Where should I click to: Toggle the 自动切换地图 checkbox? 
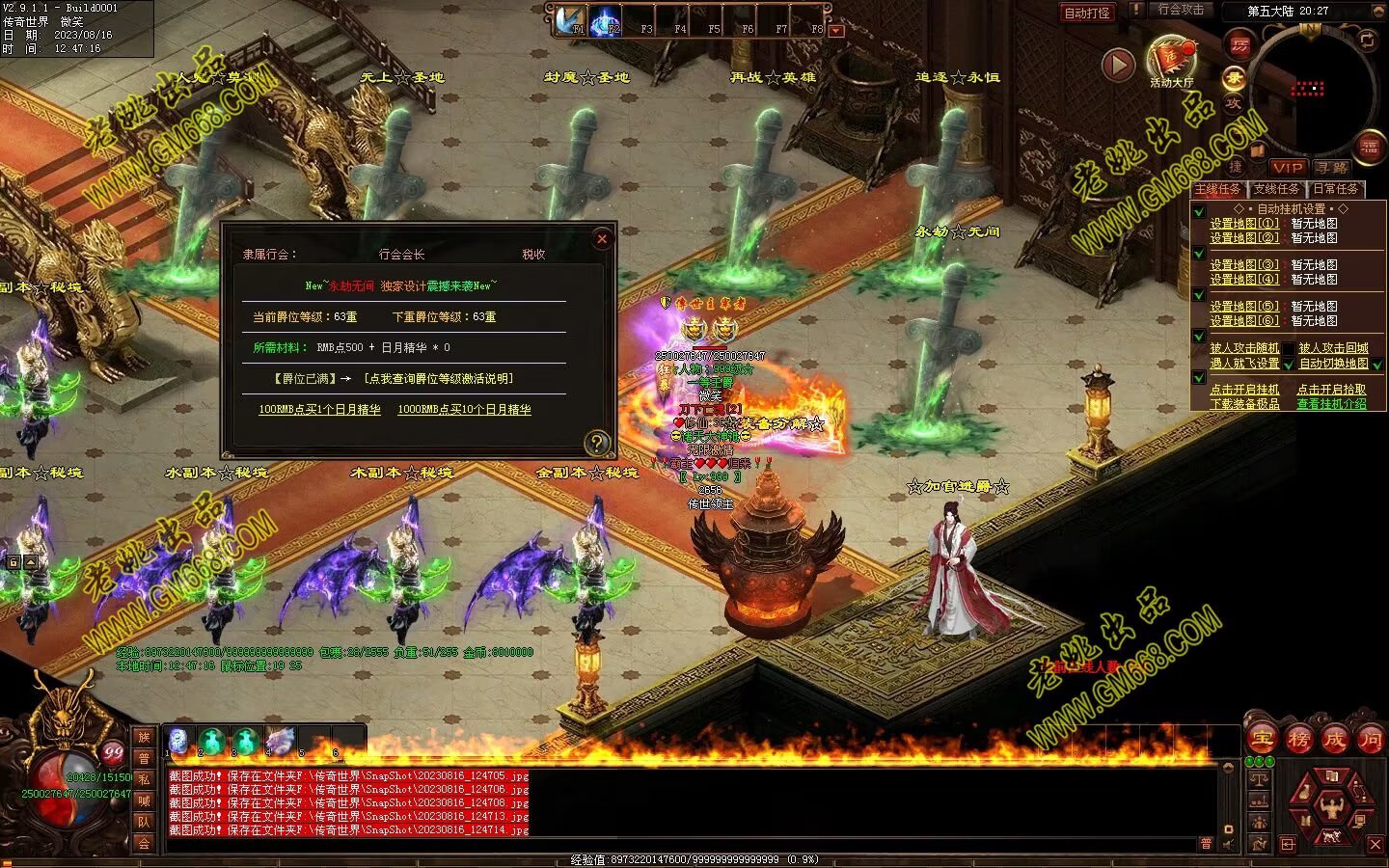tap(1377, 365)
